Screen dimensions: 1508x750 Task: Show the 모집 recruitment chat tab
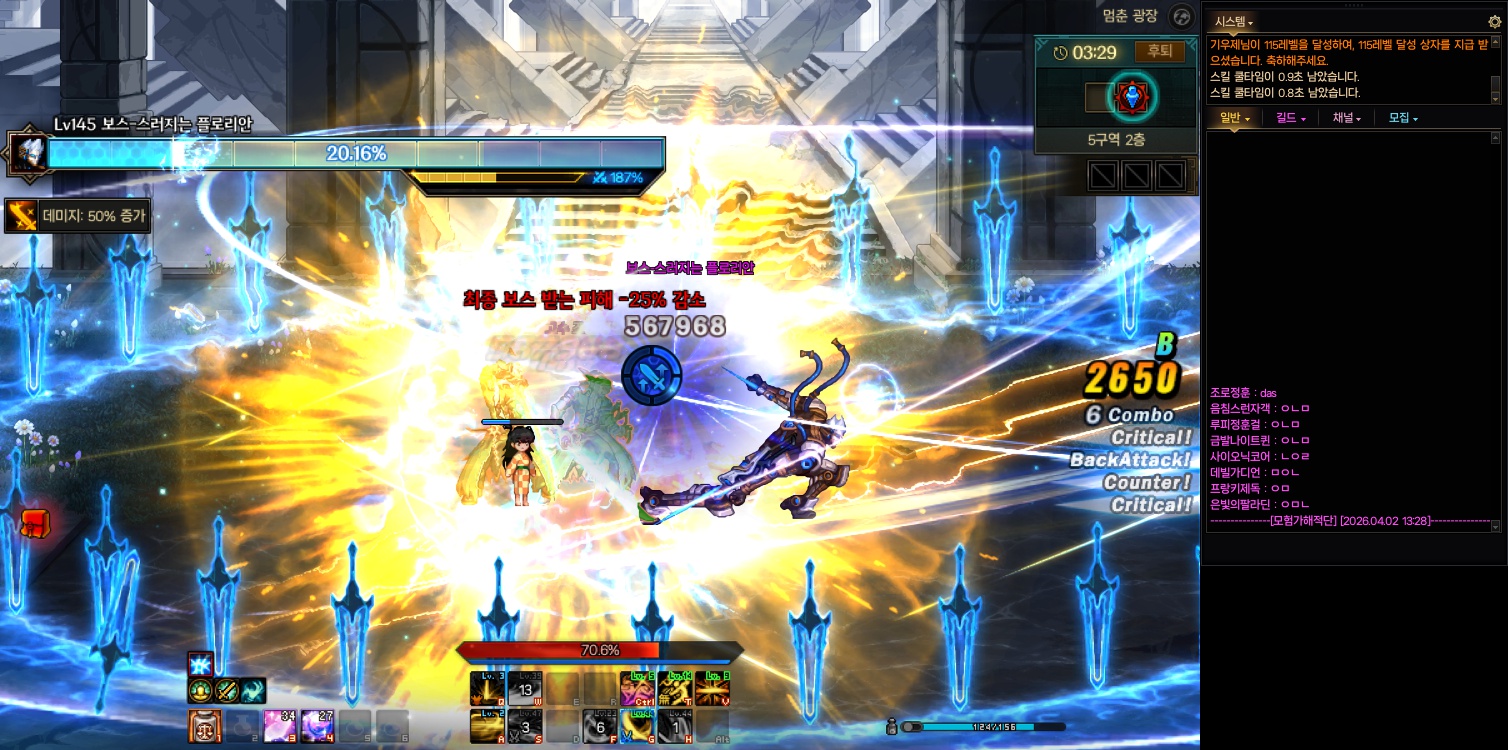coord(1402,118)
